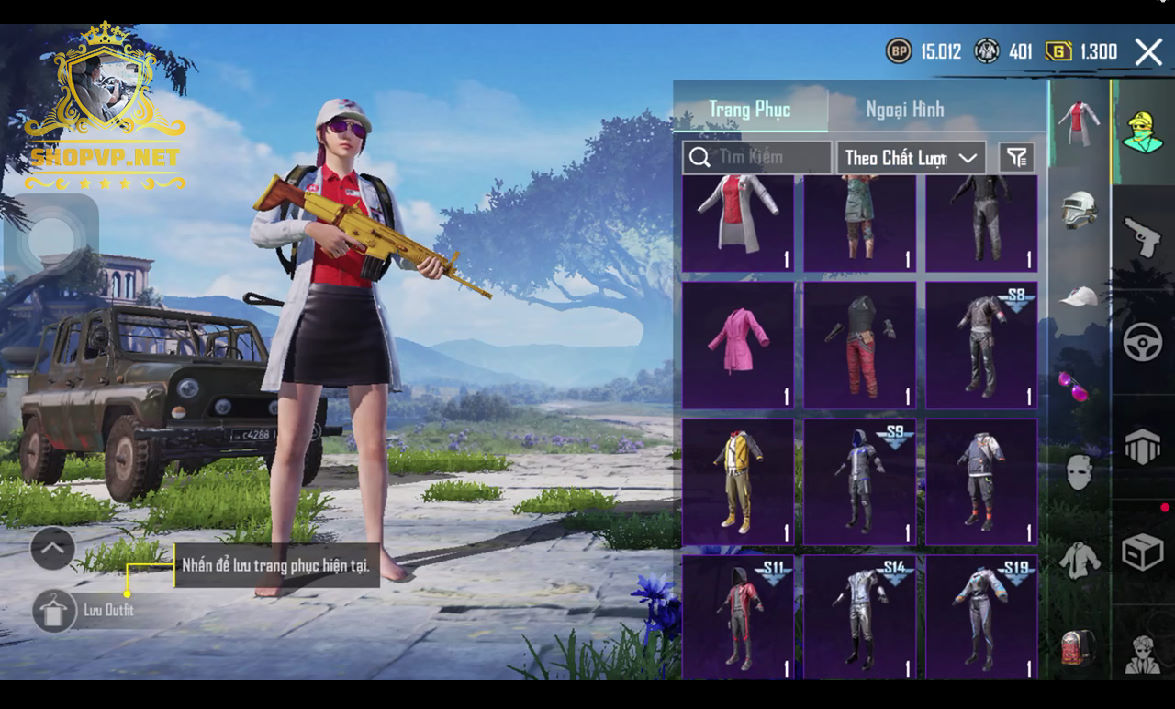
Task: Select the pink glasses category
Action: point(1077,385)
